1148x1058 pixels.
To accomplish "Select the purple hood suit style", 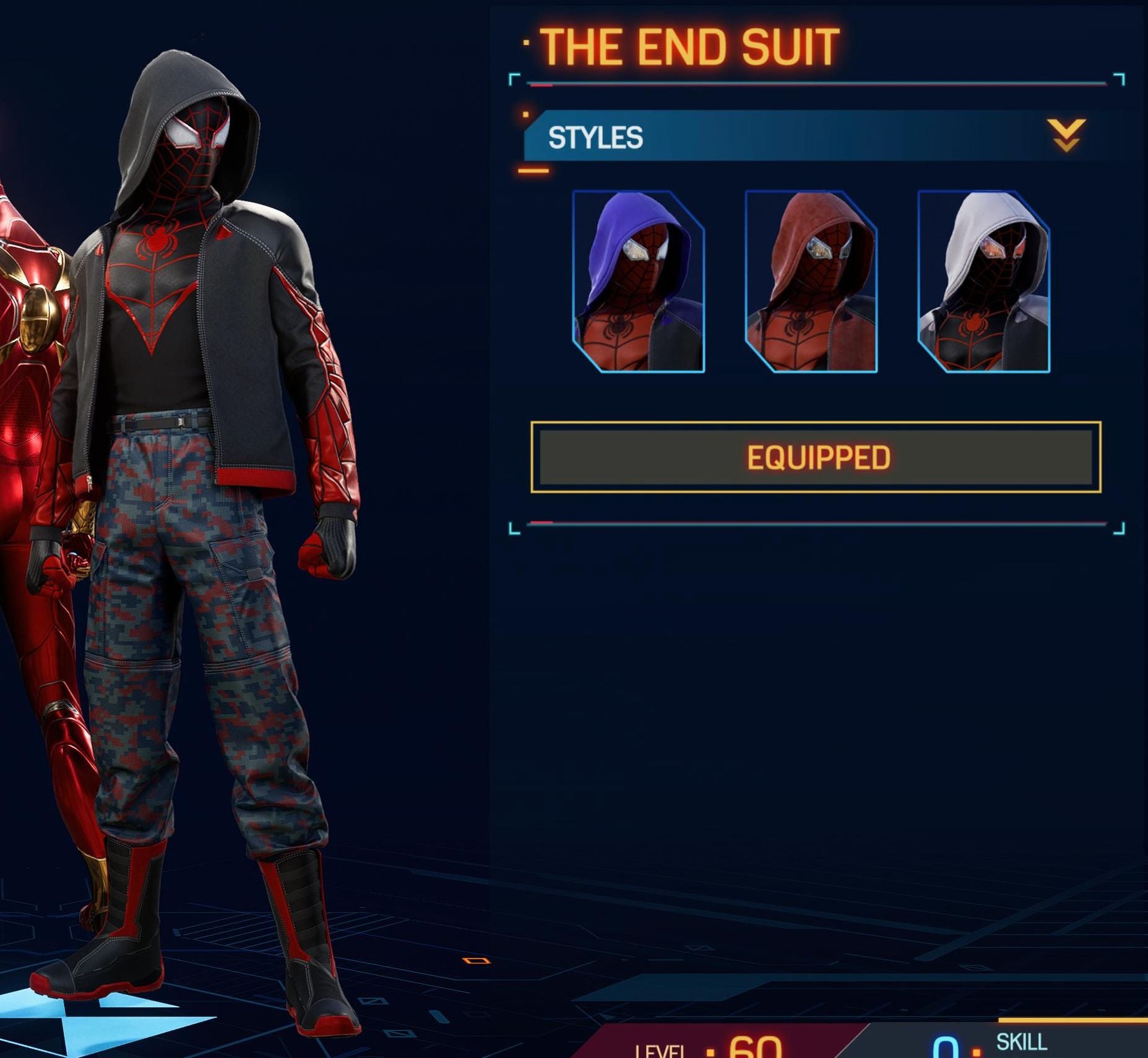I will (x=638, y=282).
